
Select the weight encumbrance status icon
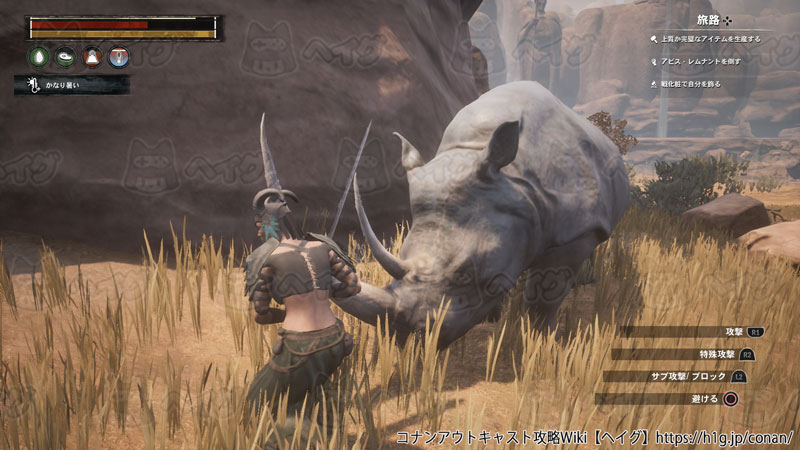coord(92,57)
